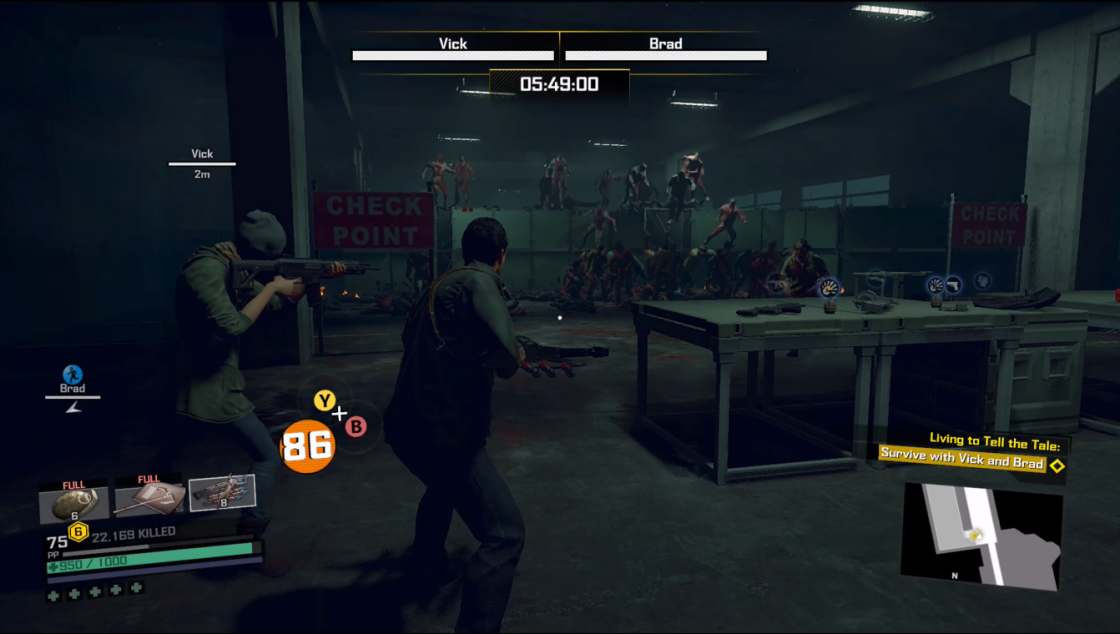Open the minimap
This screenshot has height=634, width=1120.
pos(981,535)
